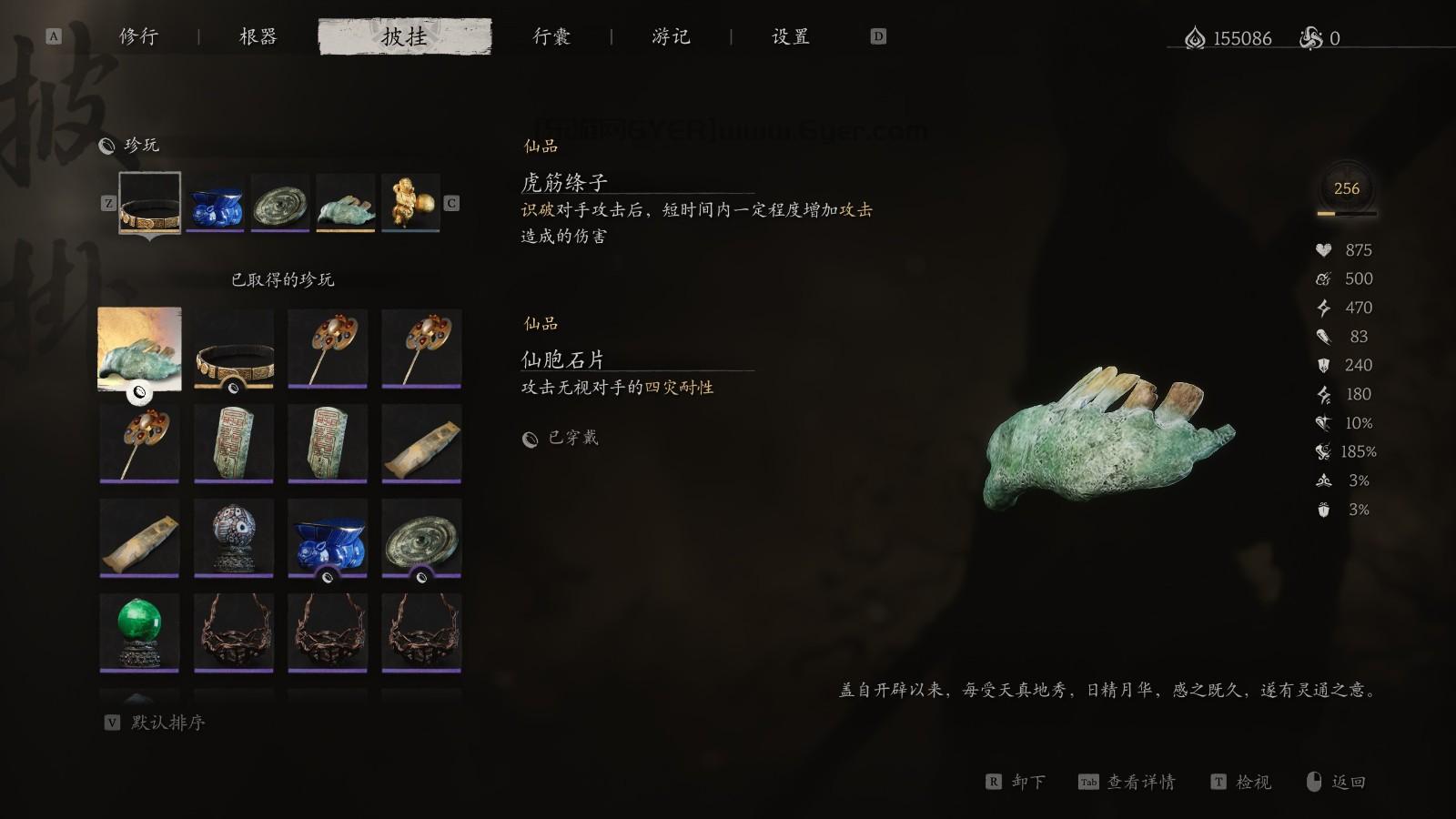Toggle the equipped badge on the green stone curio
This screenshot has height=819, width=1456.
point(139,389)
